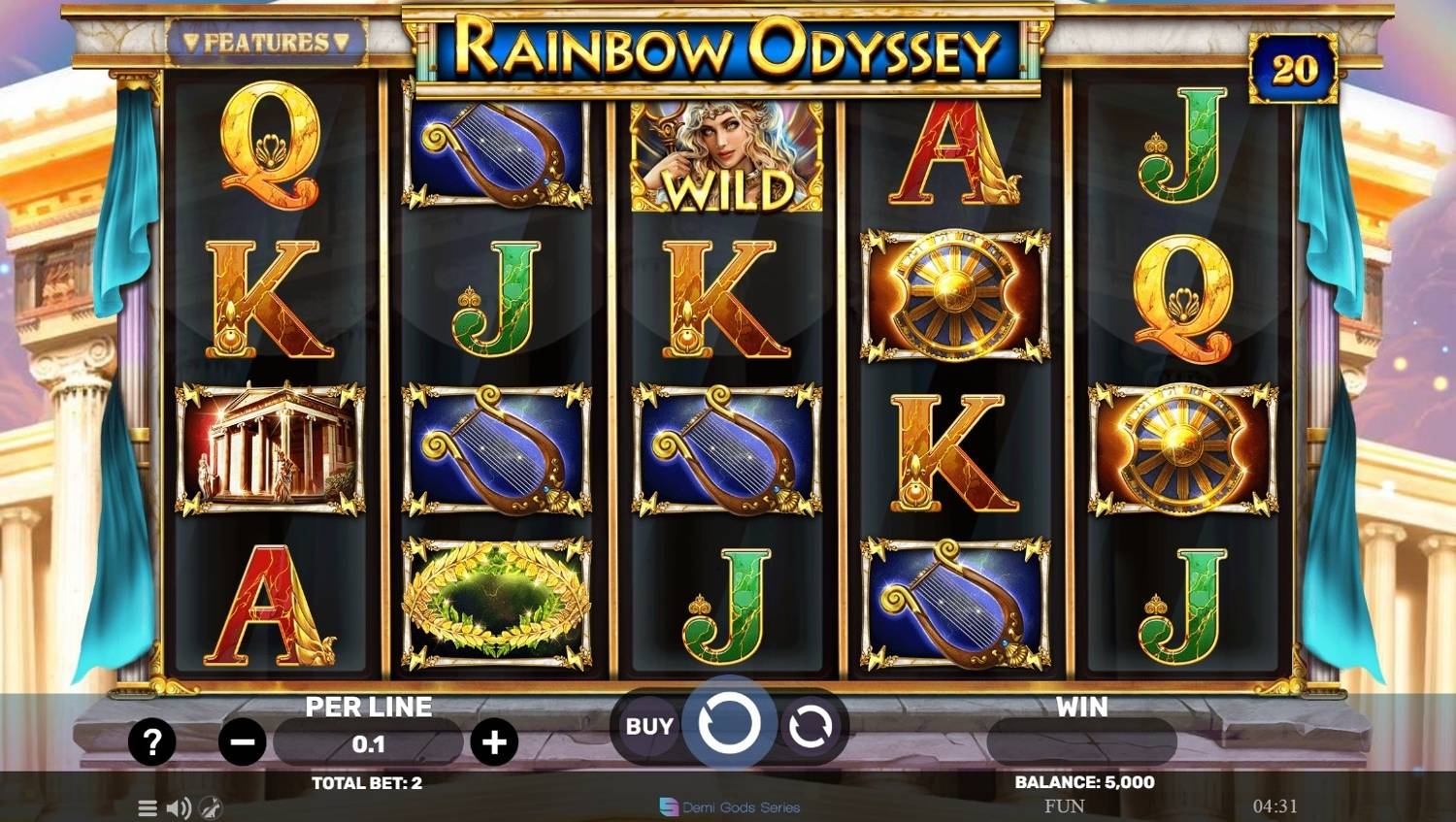Decrease the per-line bet with minus button
This screenshot has width=1456, height=822.
click(x=242, y=741)
